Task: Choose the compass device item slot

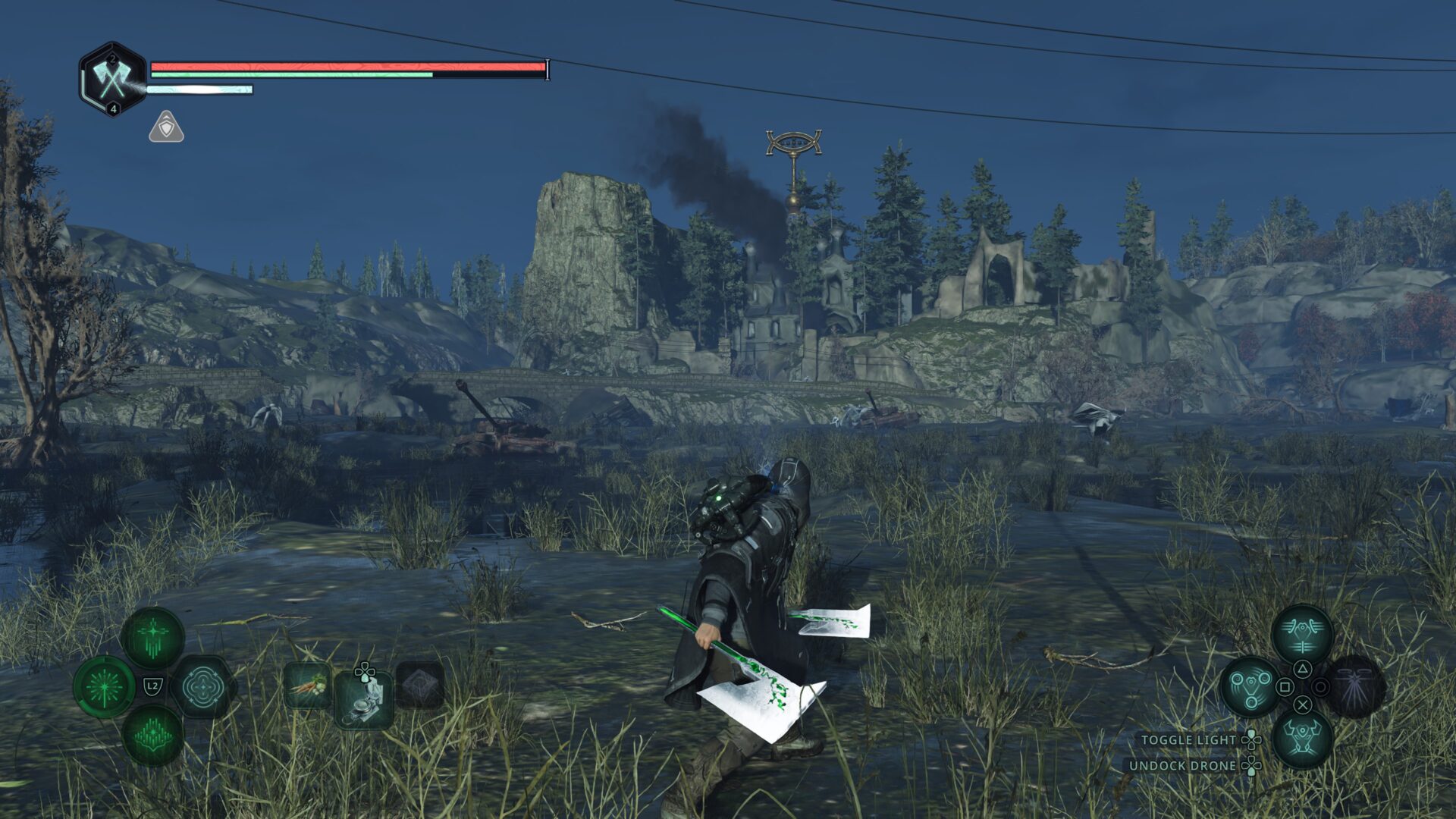Action: pyautogui.click(x=364, y=699)
